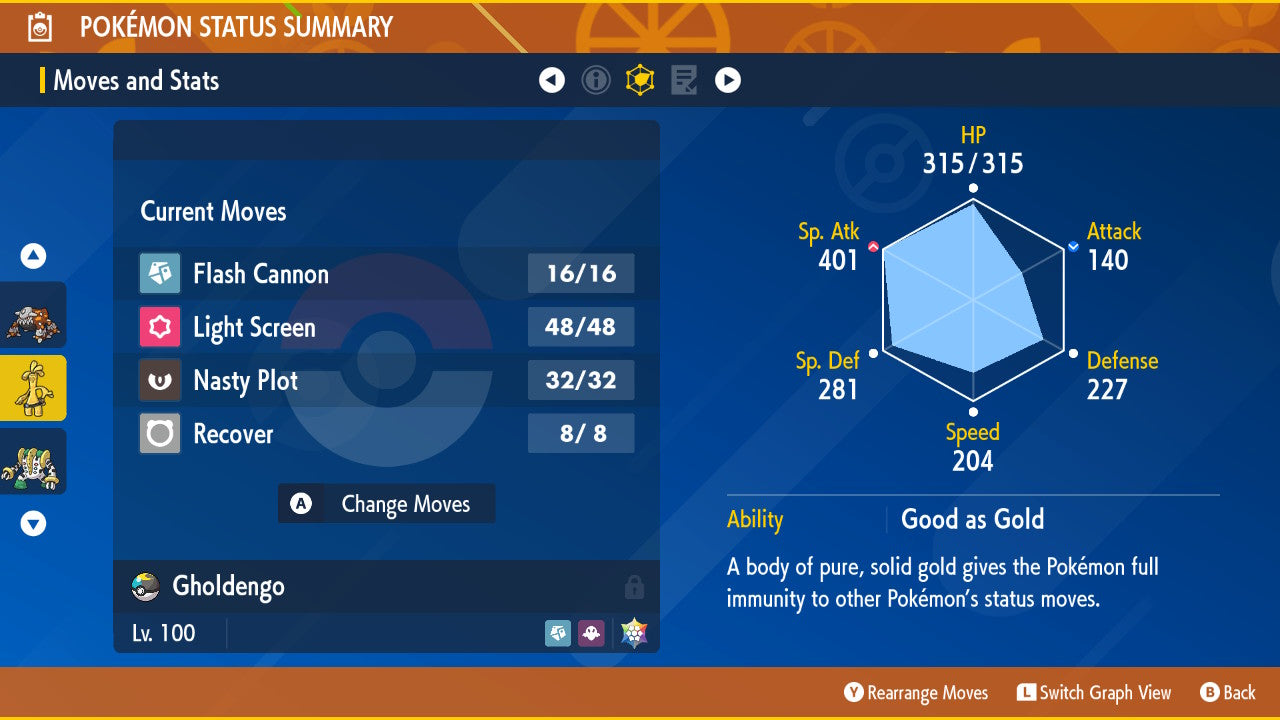Click Switch Graph View
The width and height of the screenshot is (1280, 720).
pos(1094,693)
